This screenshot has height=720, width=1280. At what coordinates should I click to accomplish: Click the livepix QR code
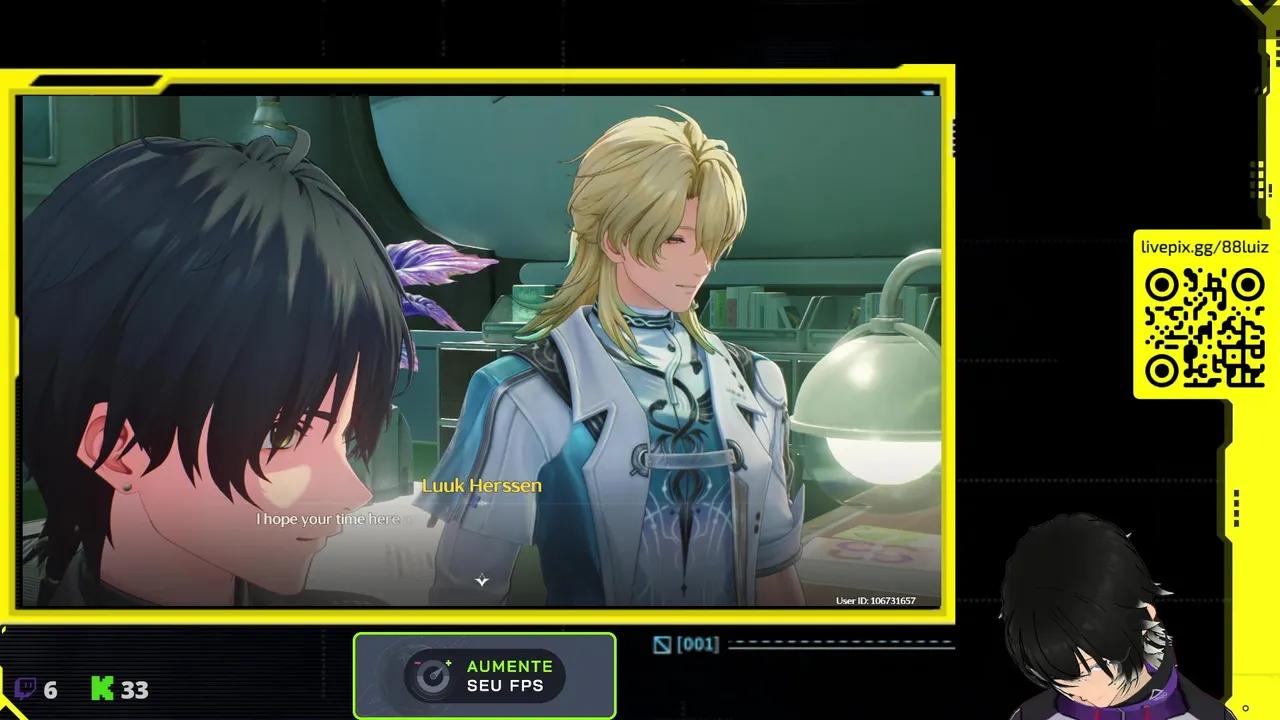(1204, 328)
